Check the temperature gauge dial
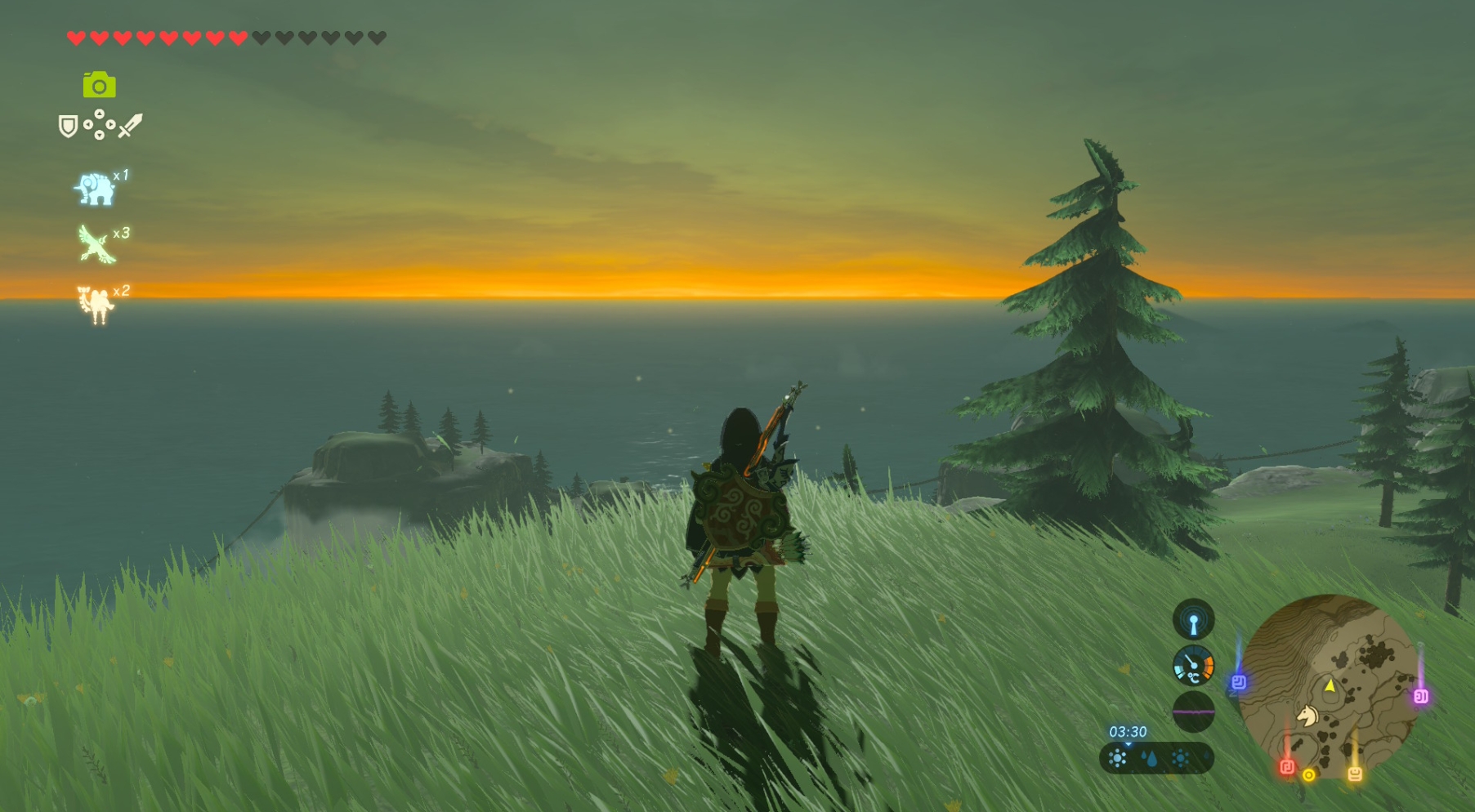1475x812 pixels. click(1193, 666)
